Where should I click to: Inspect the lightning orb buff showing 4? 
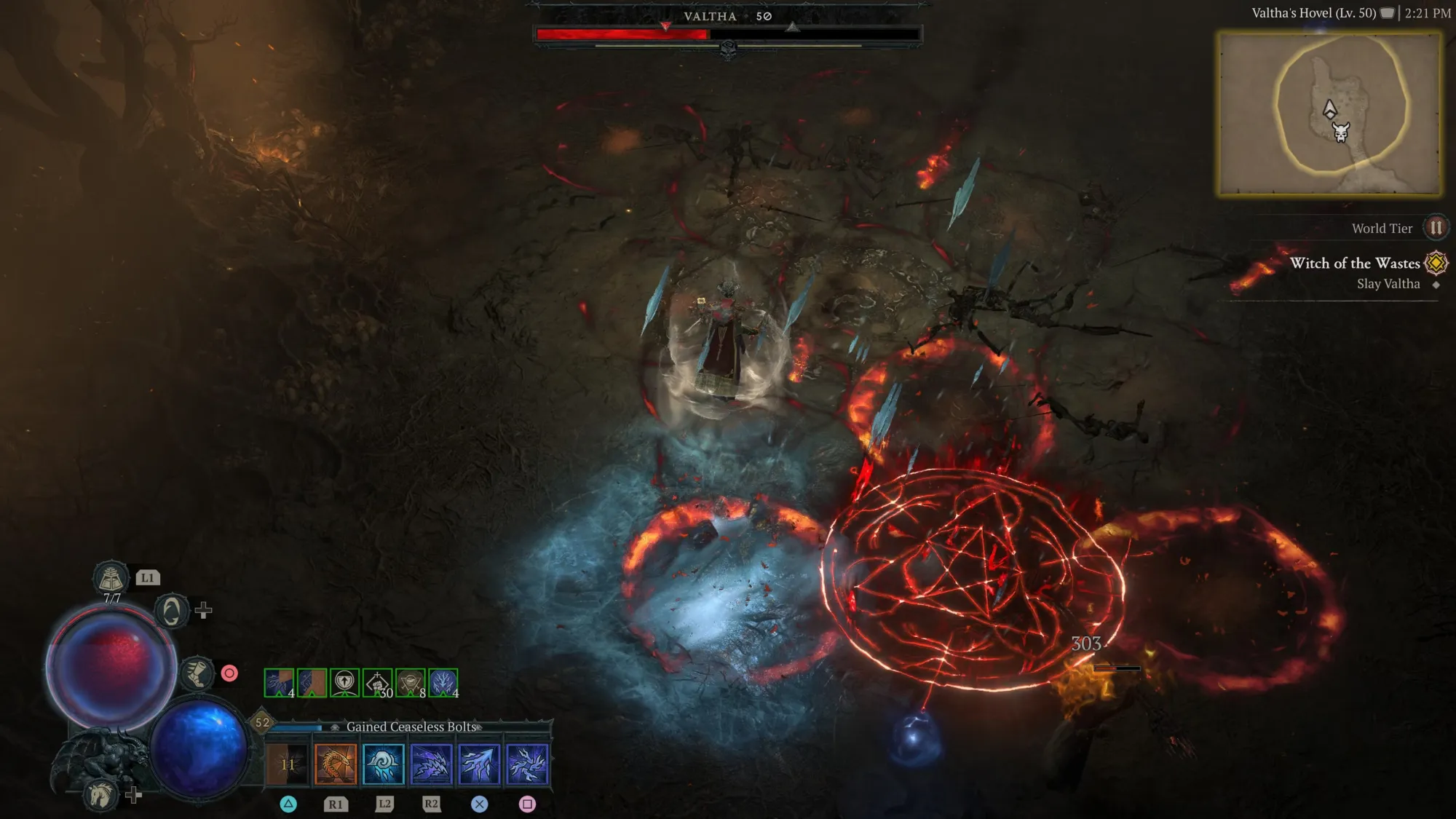click(443, 683)
